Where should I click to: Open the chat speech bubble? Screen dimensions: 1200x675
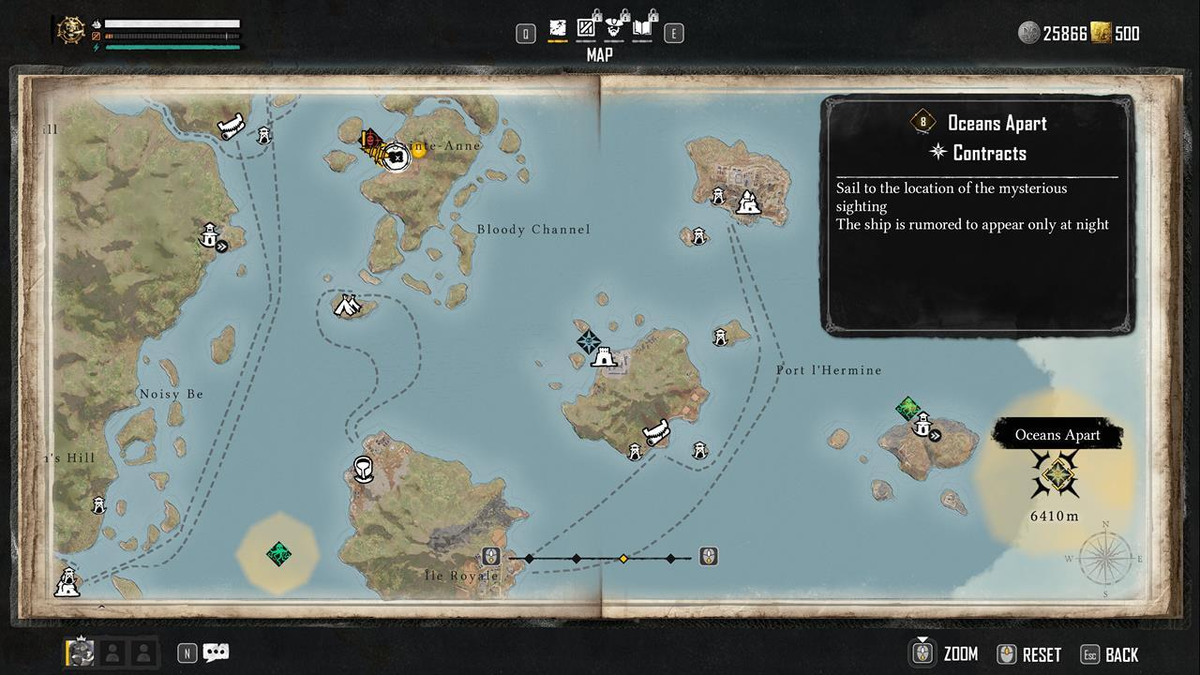point(216,653)
